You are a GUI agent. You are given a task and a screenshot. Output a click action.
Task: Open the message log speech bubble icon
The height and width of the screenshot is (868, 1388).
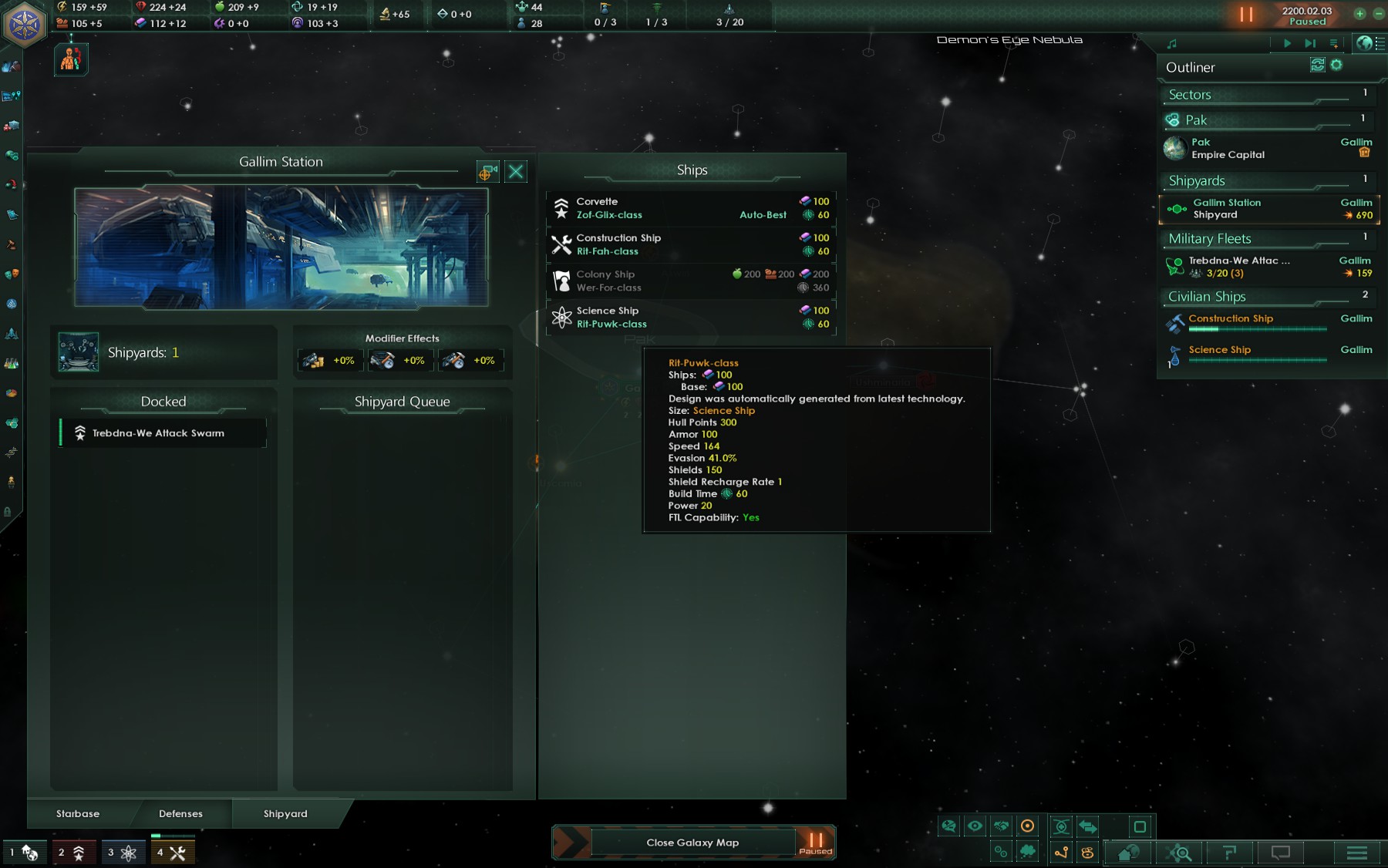pos(1280,853)
